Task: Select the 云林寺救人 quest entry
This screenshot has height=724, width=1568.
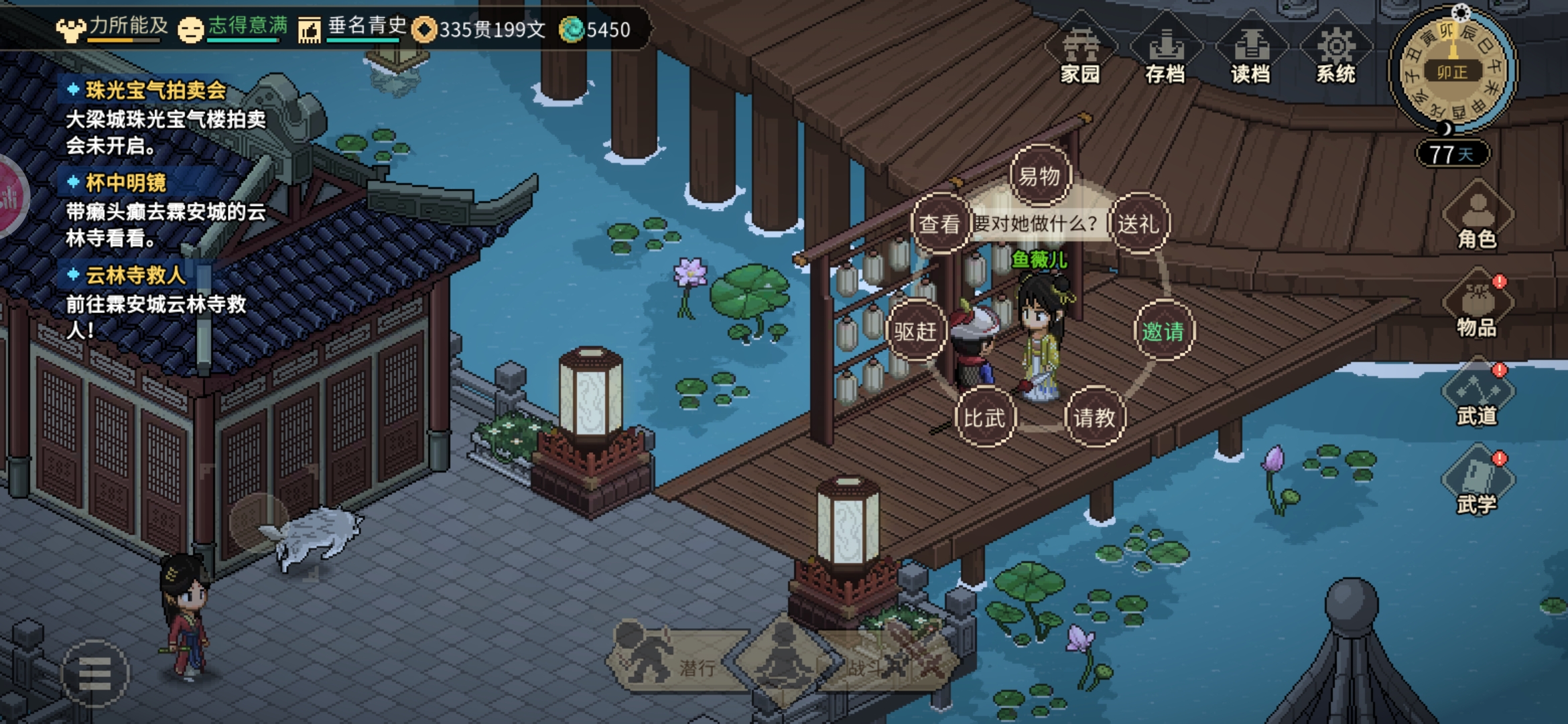Action: pos(135,275)
